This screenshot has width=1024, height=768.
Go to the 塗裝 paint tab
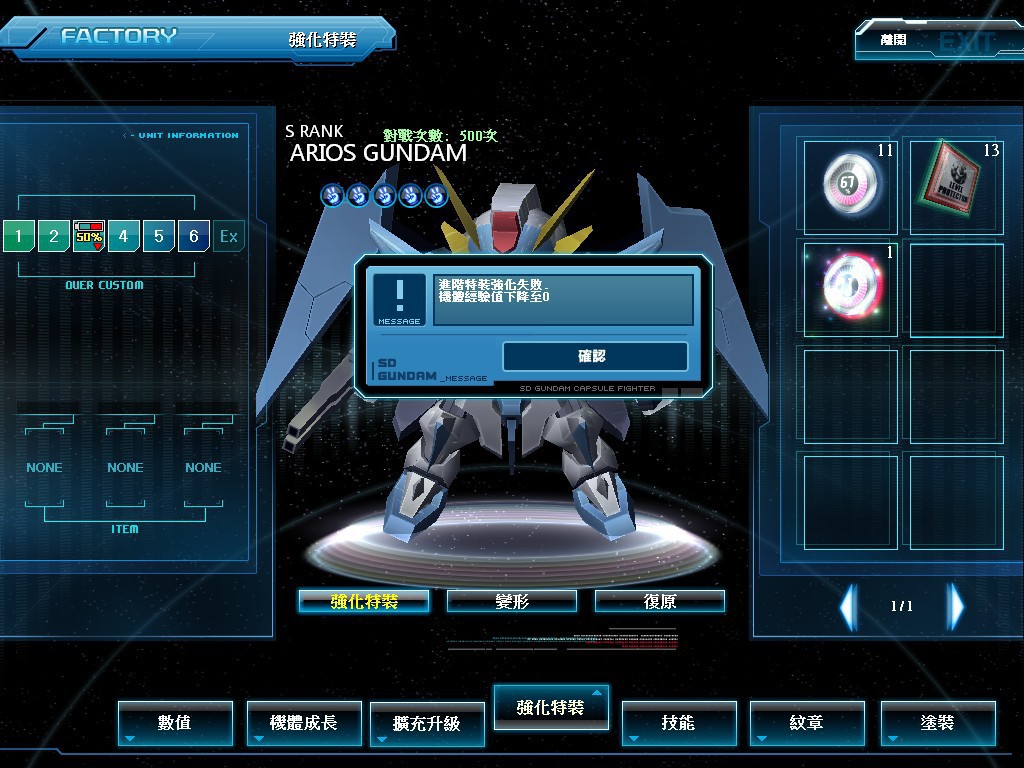[x=938, y=722]
